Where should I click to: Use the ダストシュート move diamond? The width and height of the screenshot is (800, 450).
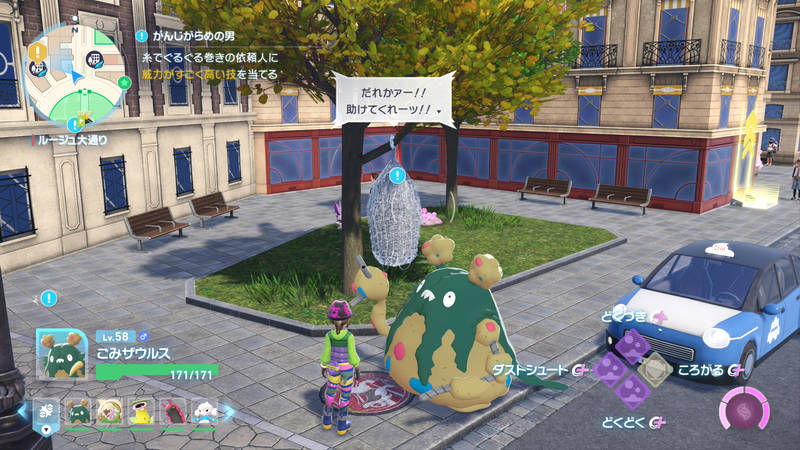pyautogui.click(x=609, y=371)
